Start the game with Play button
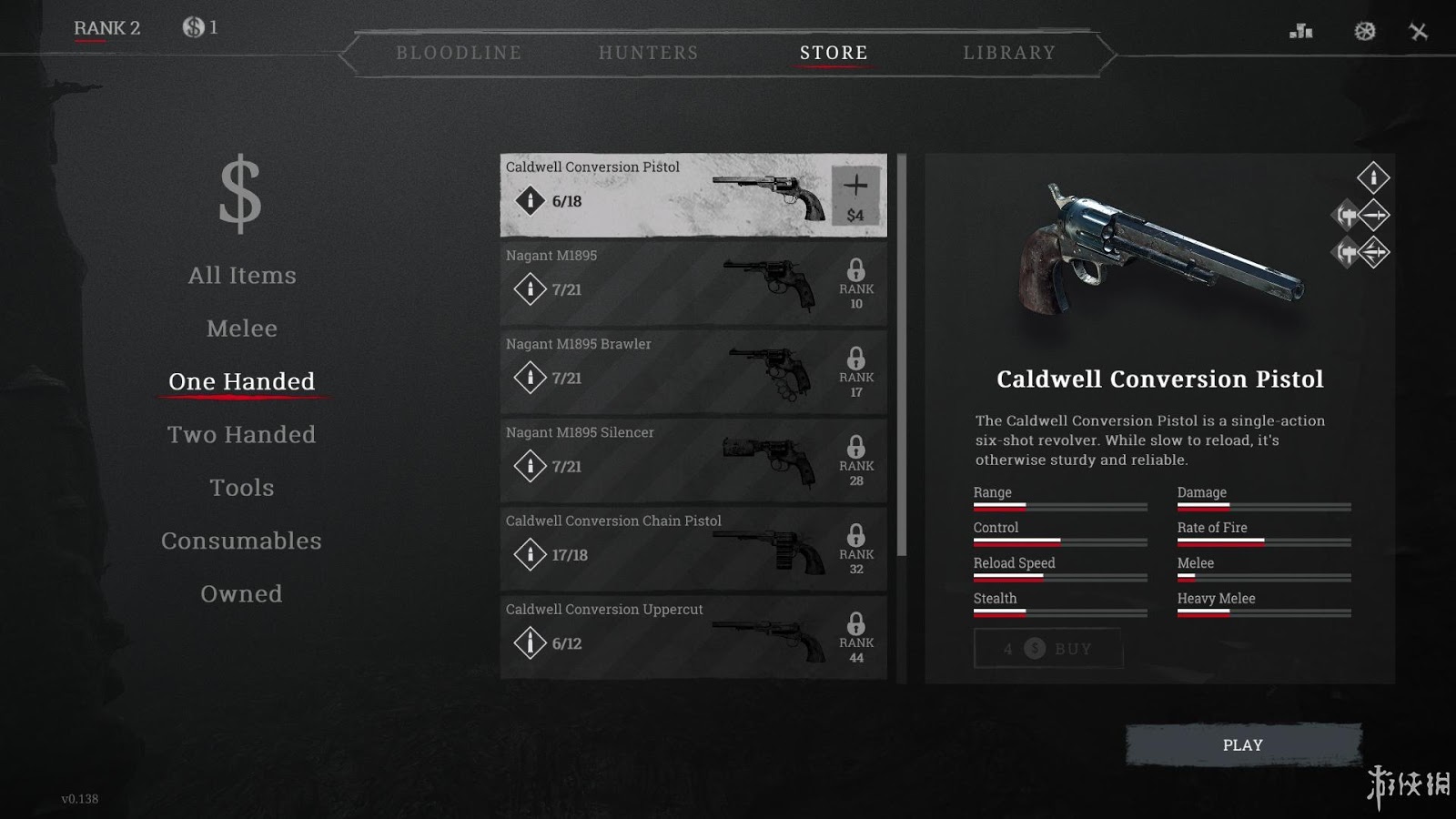 [1243, 745]
